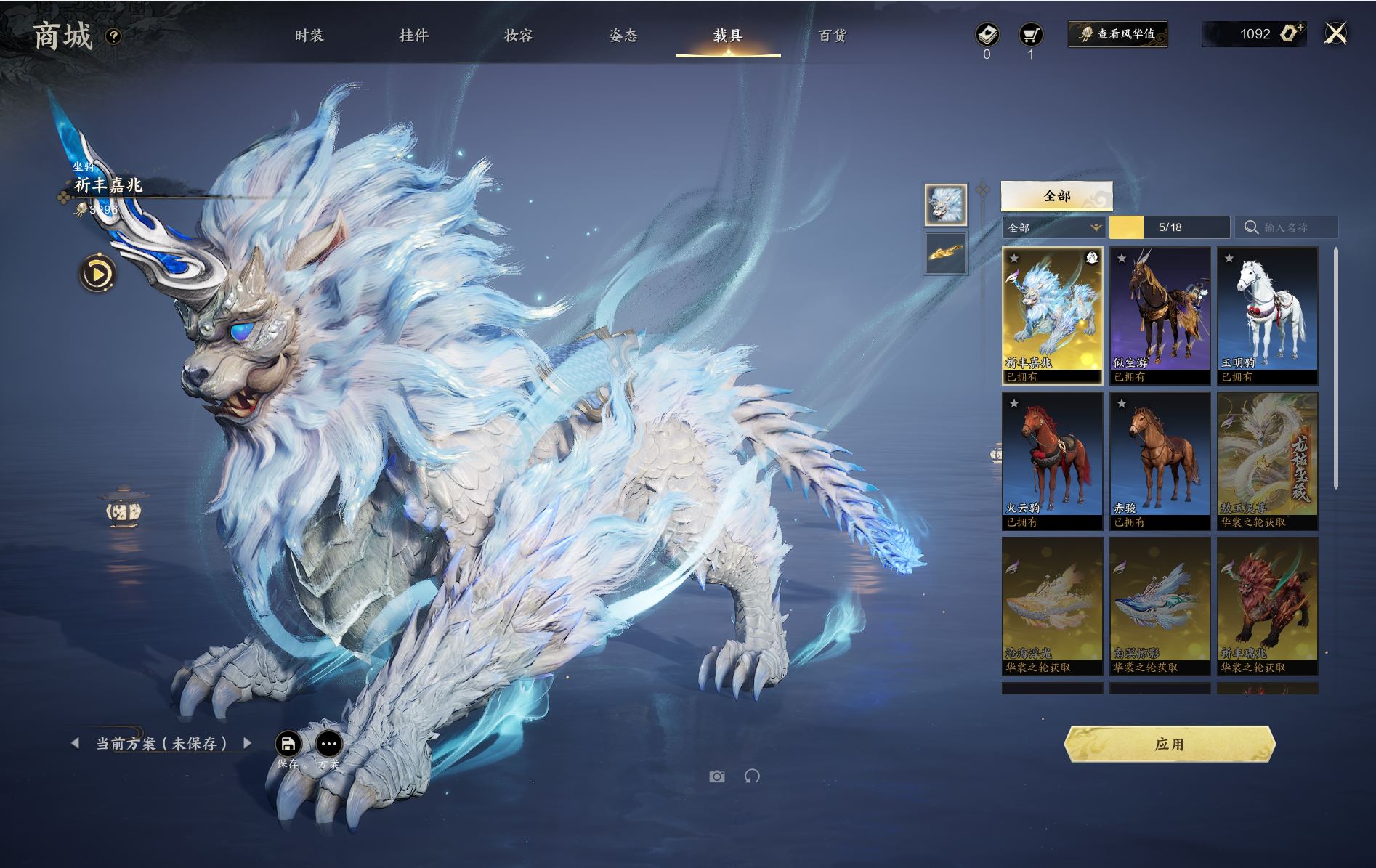Screen dimensions: 1376x868
Task: Select the red 祈丰瑞兆 beast card
Action: pos(1267,606)
